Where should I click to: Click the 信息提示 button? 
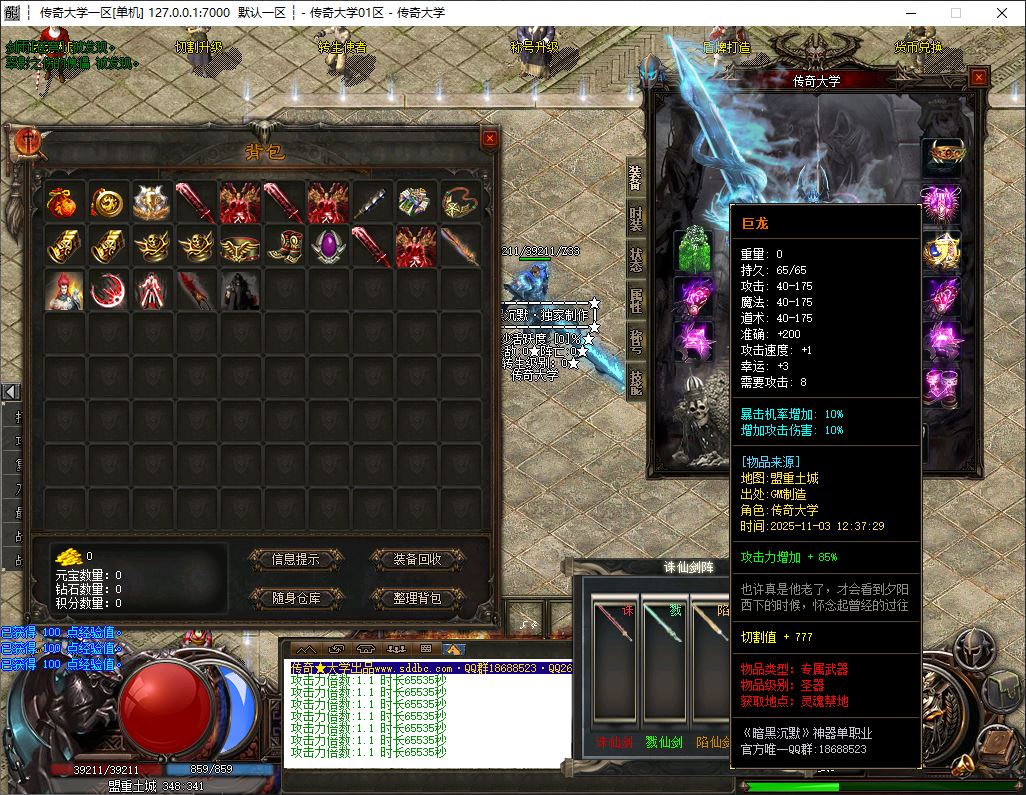[x=295, y=559]
